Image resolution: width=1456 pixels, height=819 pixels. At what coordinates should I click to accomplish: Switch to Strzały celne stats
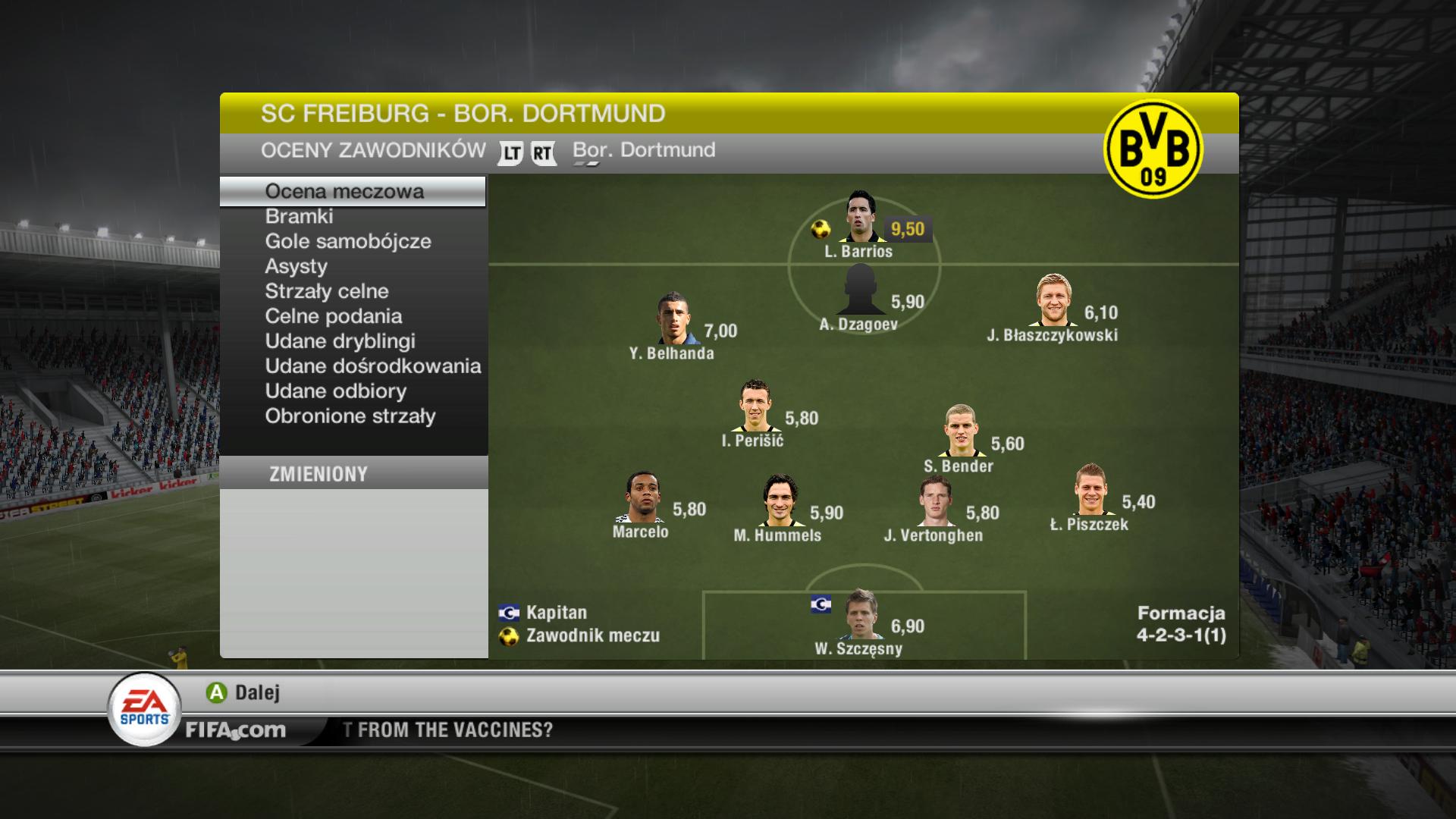pos(326,292)
